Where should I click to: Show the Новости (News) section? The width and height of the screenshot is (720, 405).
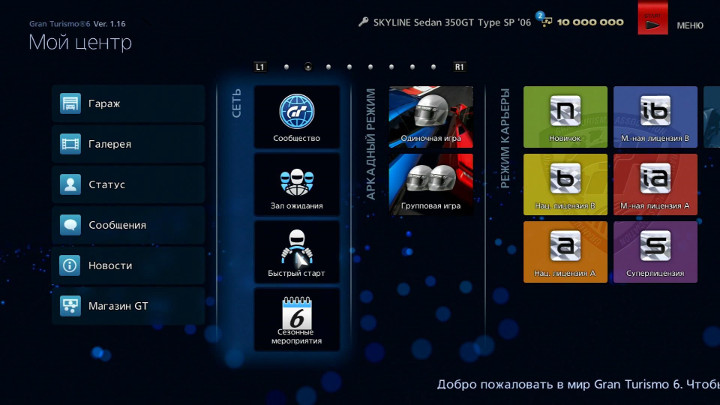[x=128, y=266]
